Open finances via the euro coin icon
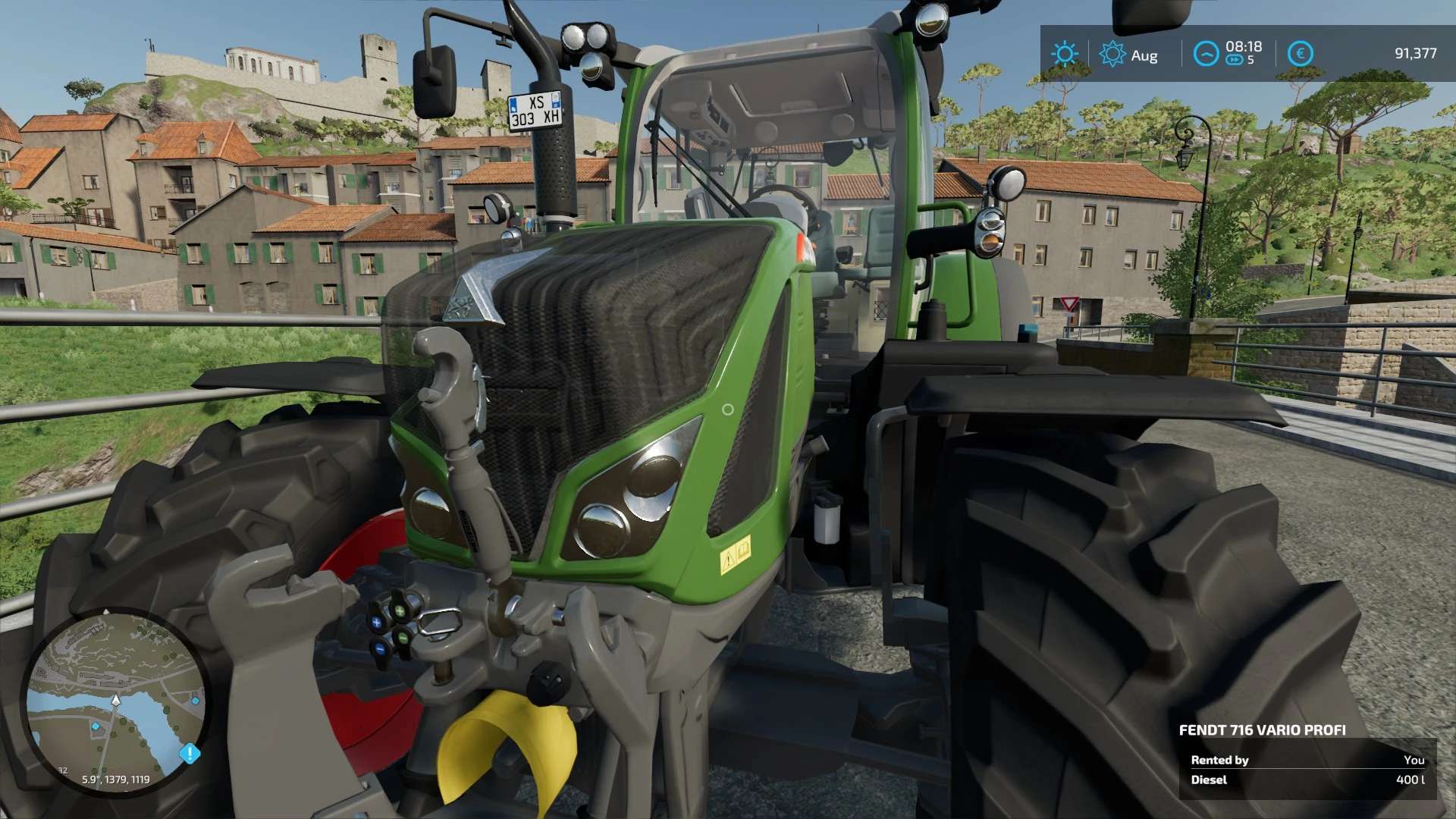Screen dimensions: 1456x819 (x=1300, y=54)
